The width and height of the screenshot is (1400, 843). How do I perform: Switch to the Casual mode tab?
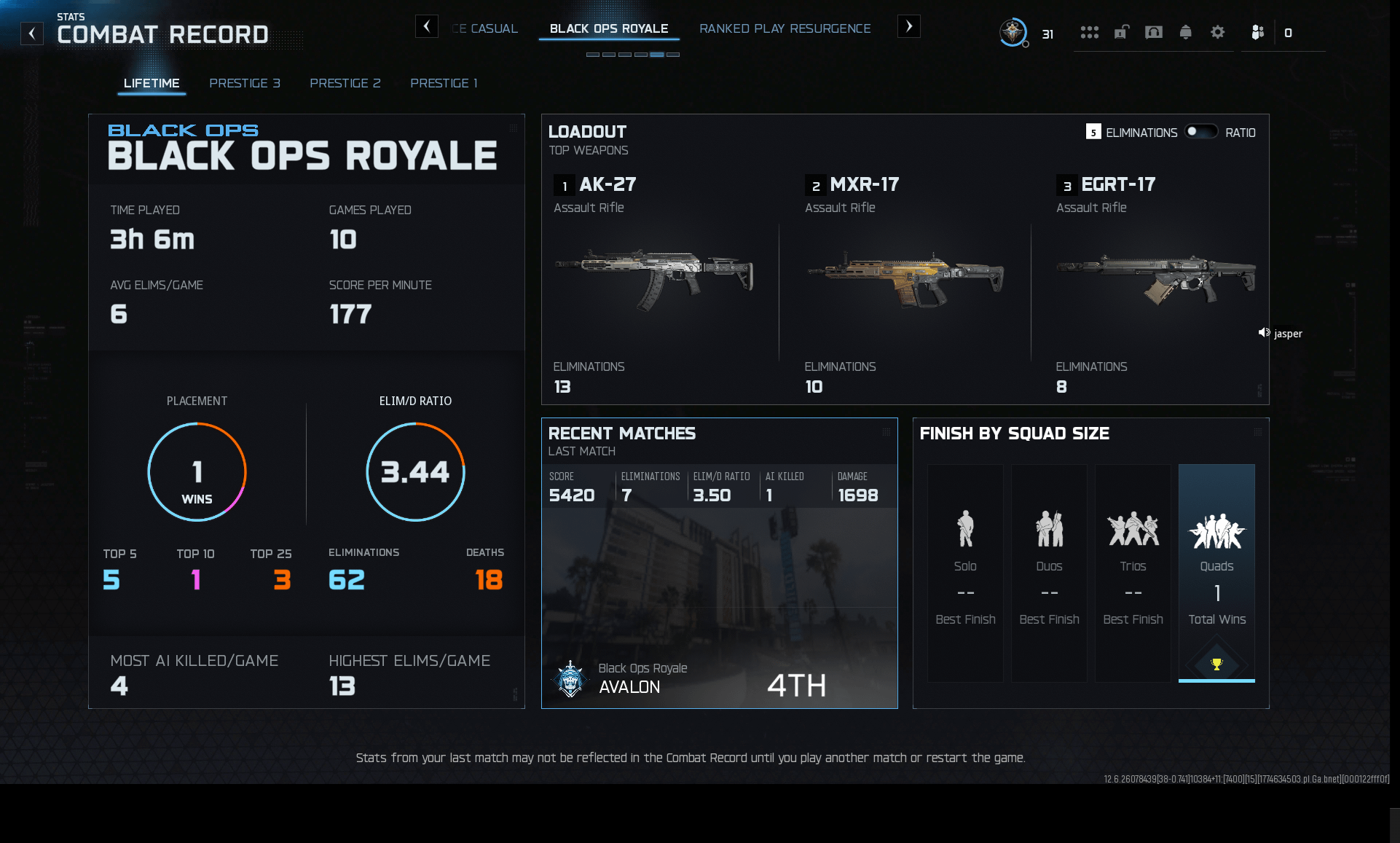tap(487, 29)
